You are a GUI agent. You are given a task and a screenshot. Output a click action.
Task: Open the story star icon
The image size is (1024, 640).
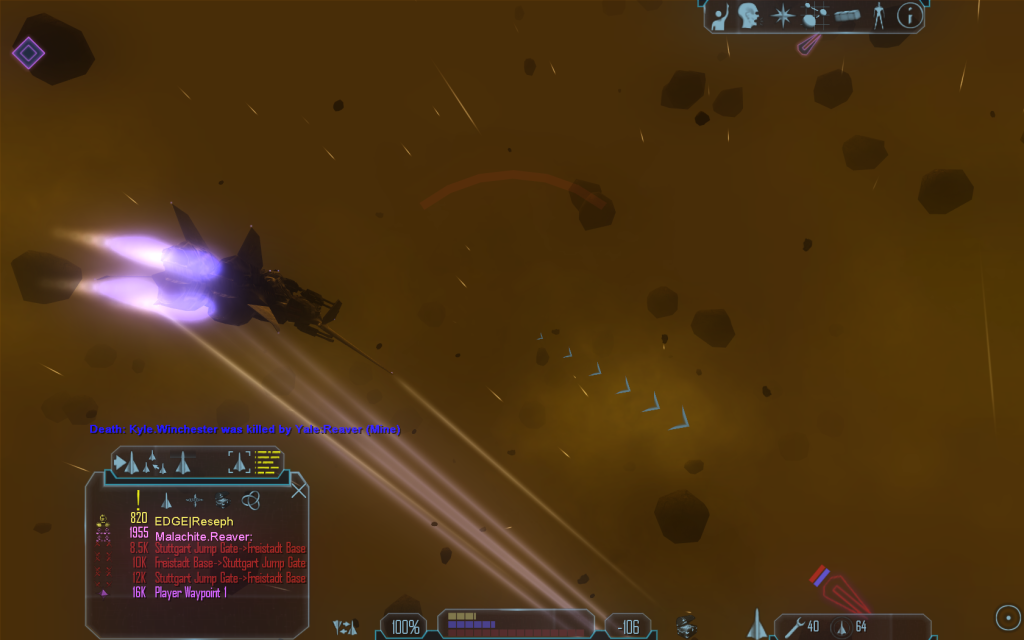(x=780, y=16)
